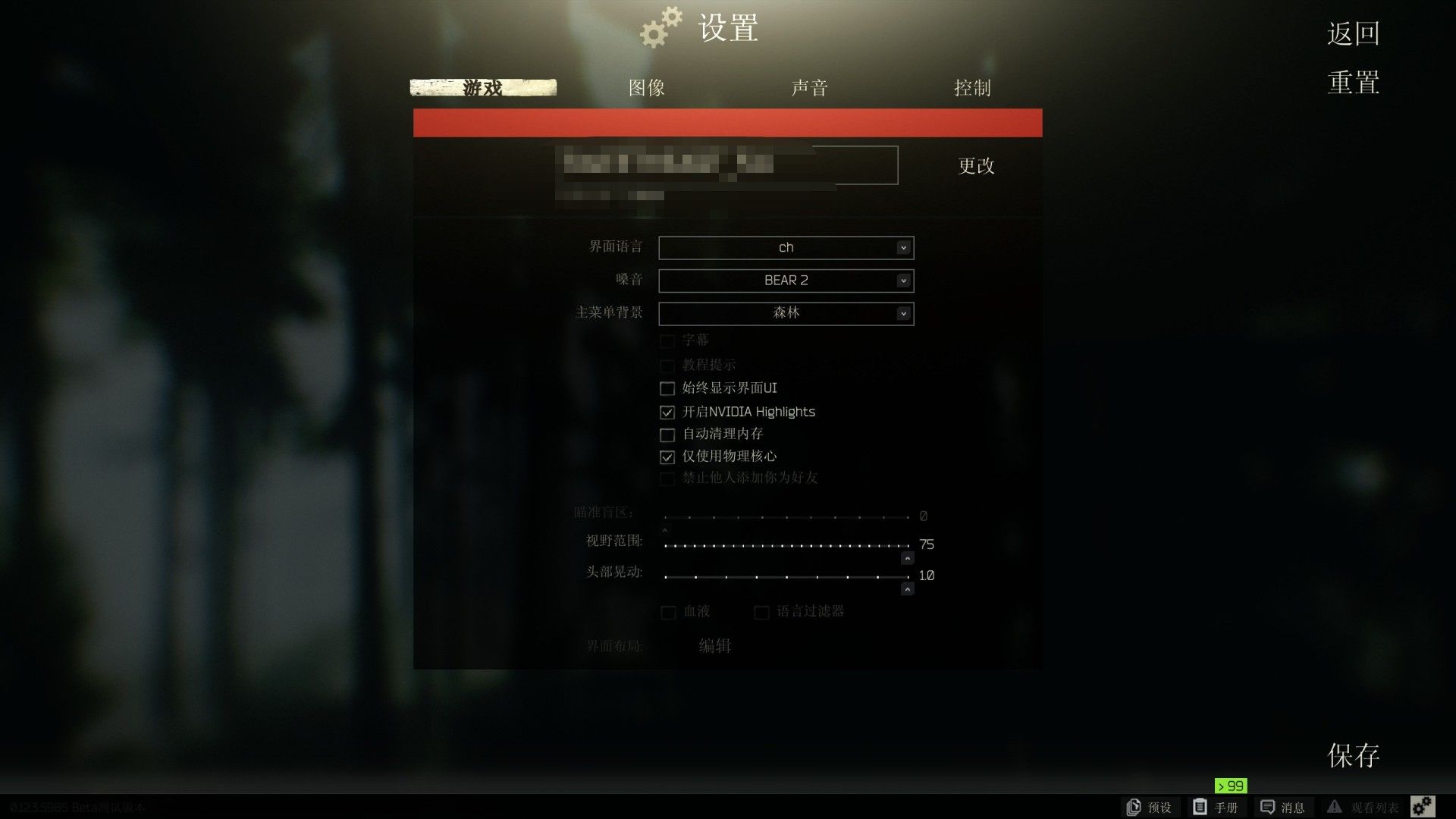Open the 嗓音 voice dropdown showing BEAR 2
Image resolution: width=1456 pixels, height=819 pixels.
click(786, 280)
